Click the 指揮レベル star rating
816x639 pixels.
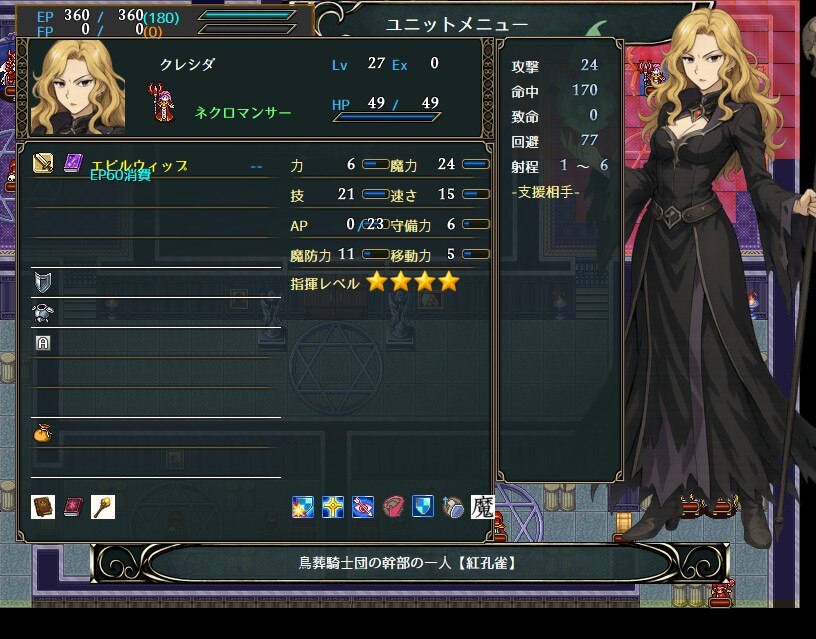tap(412, 283)
